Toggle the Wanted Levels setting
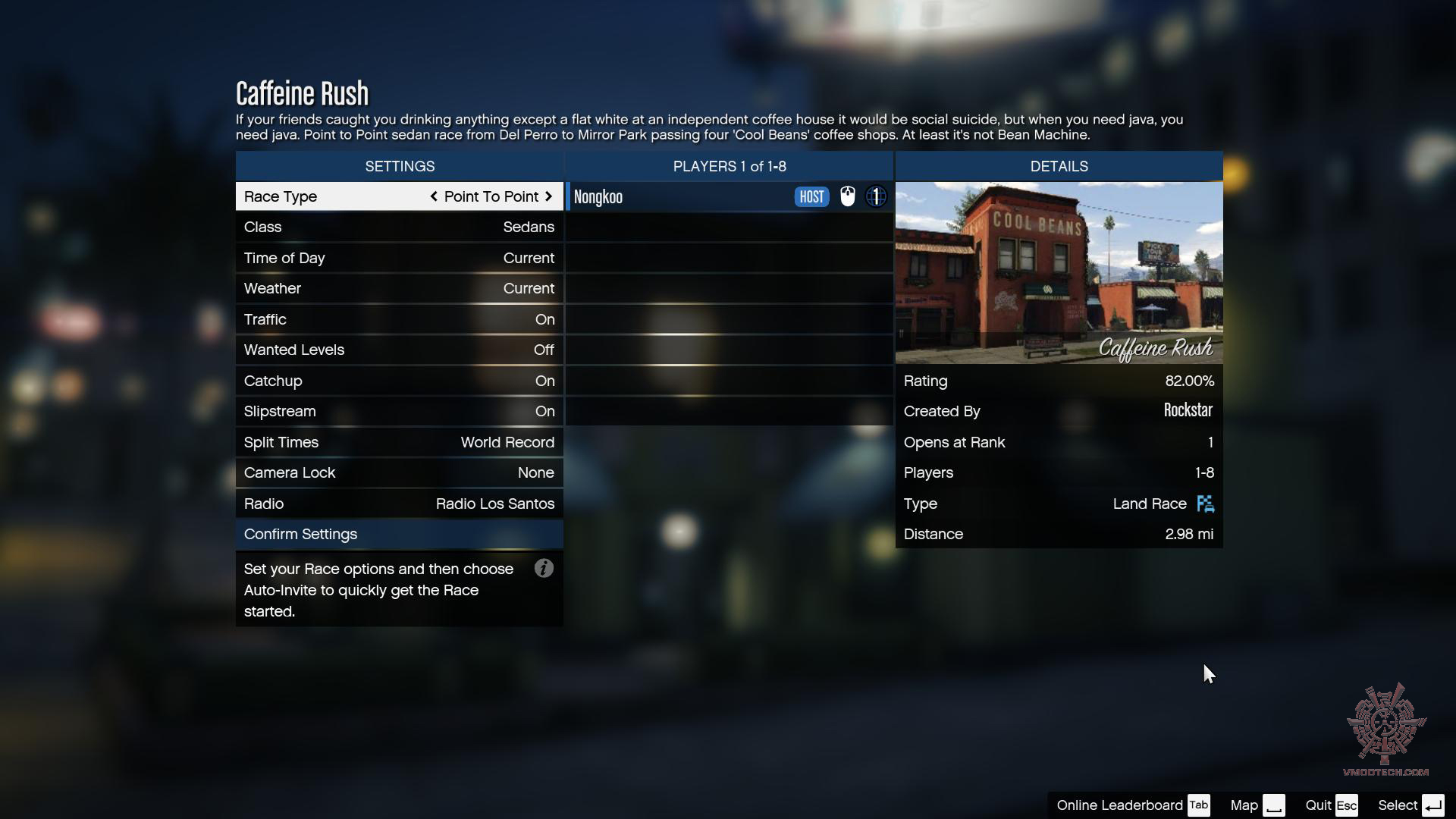1456x819 pixels. [399, 350]
